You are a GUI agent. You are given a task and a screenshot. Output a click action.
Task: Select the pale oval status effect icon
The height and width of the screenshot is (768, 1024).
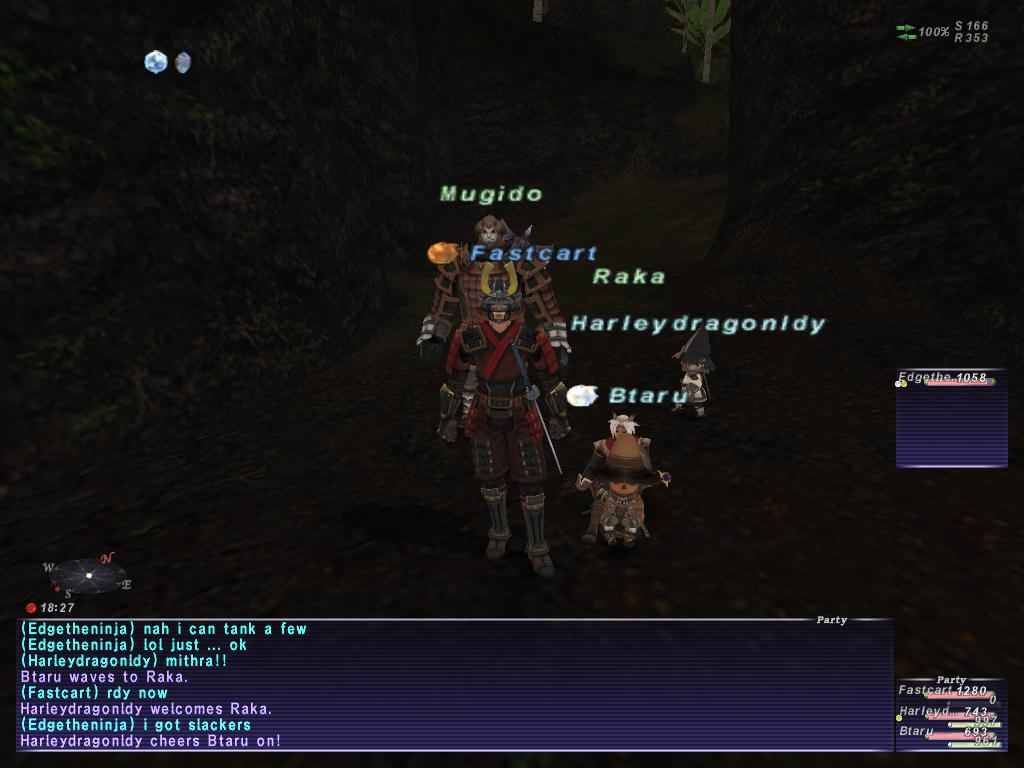click(183, 62)
